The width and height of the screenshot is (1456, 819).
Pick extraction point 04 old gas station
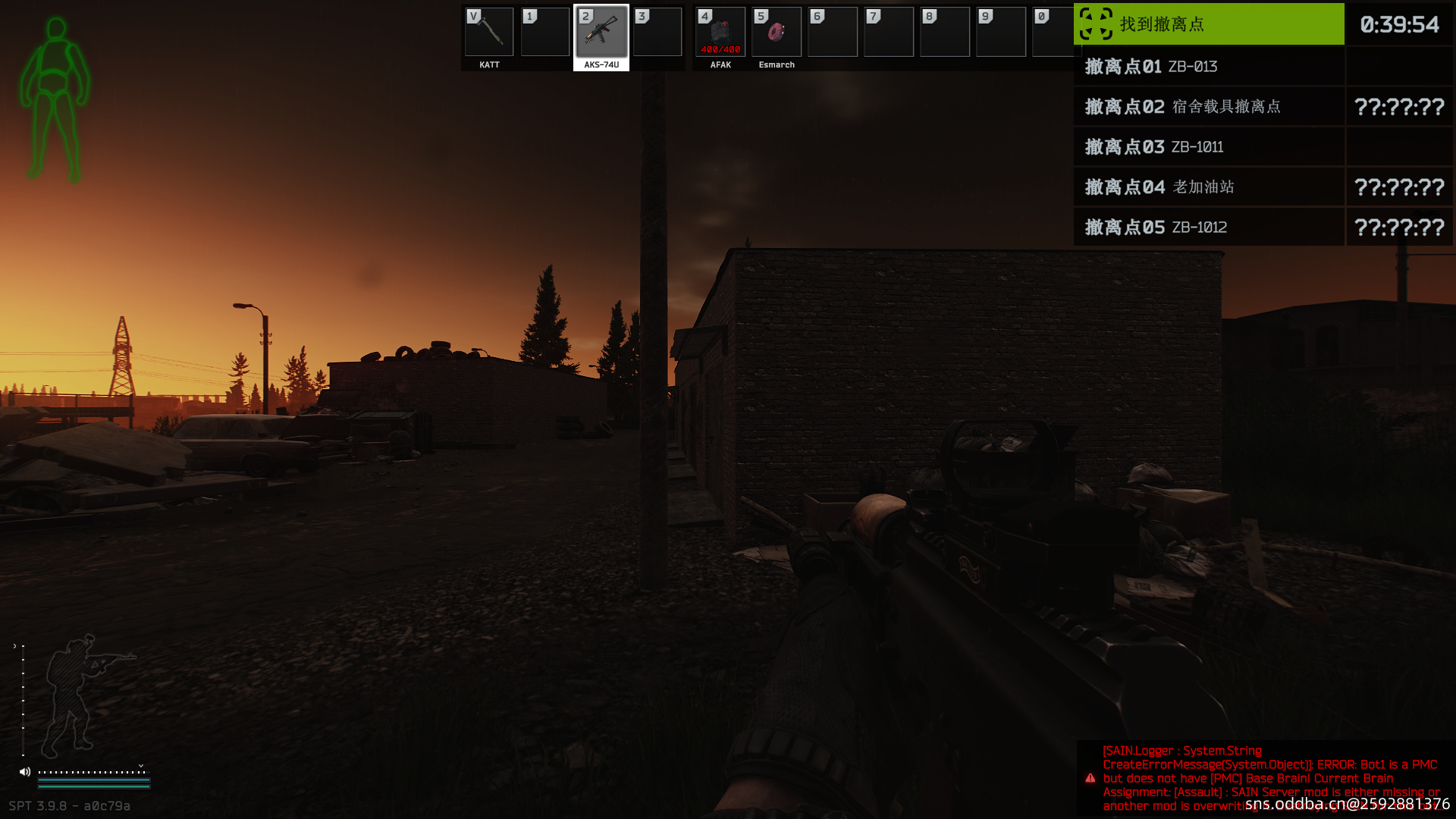pos(1209,187)
